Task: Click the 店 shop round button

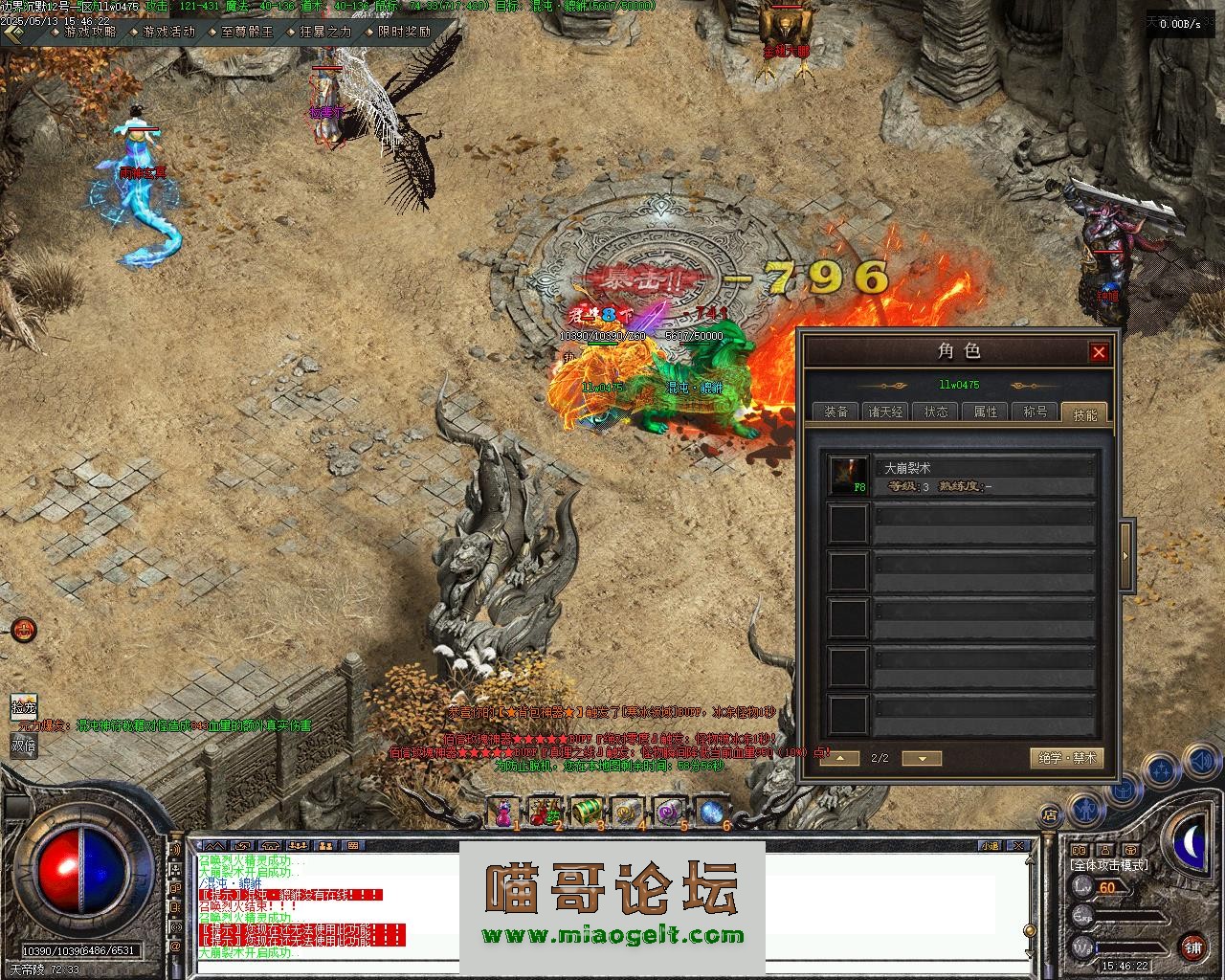Action: 1050,815
